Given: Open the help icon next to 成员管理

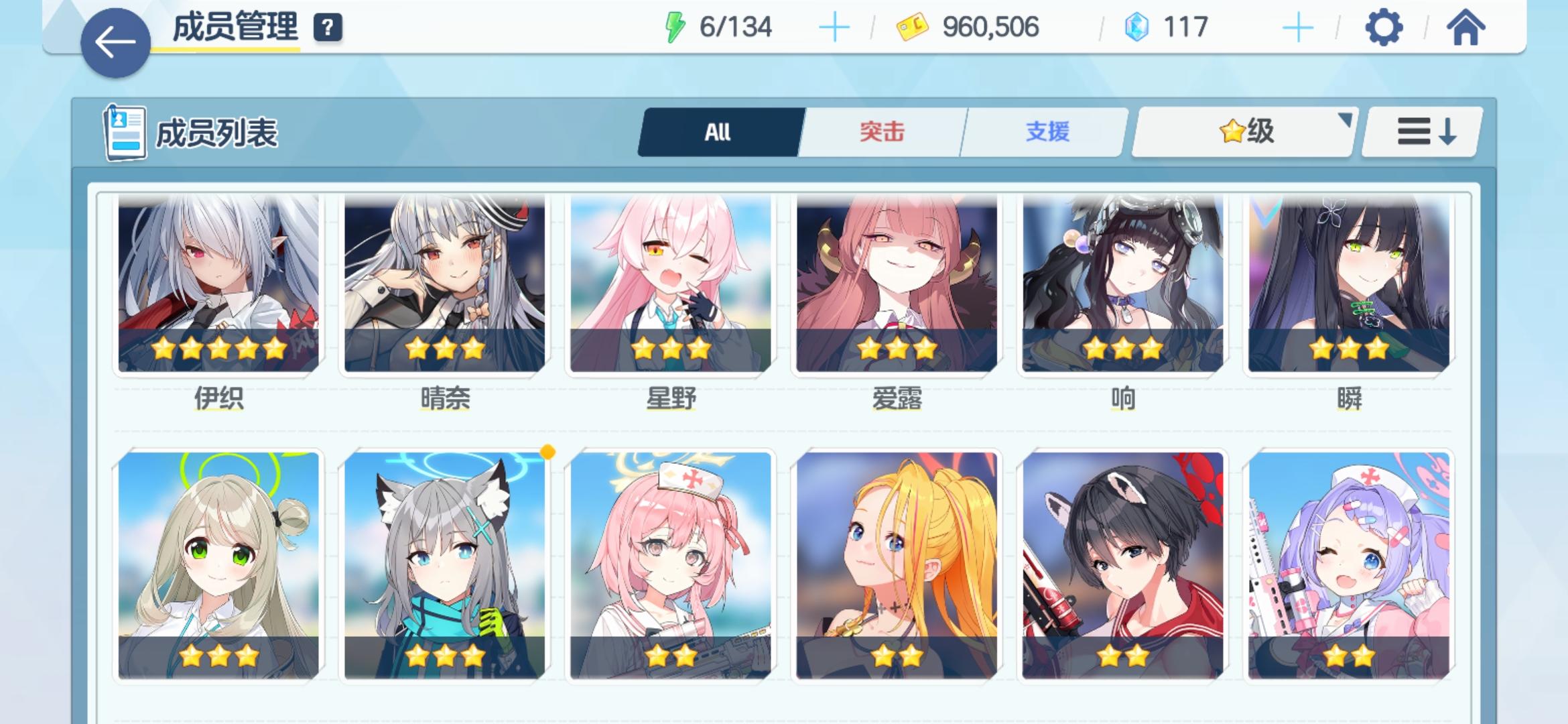Looking at the screenshot, I should 327,28.
